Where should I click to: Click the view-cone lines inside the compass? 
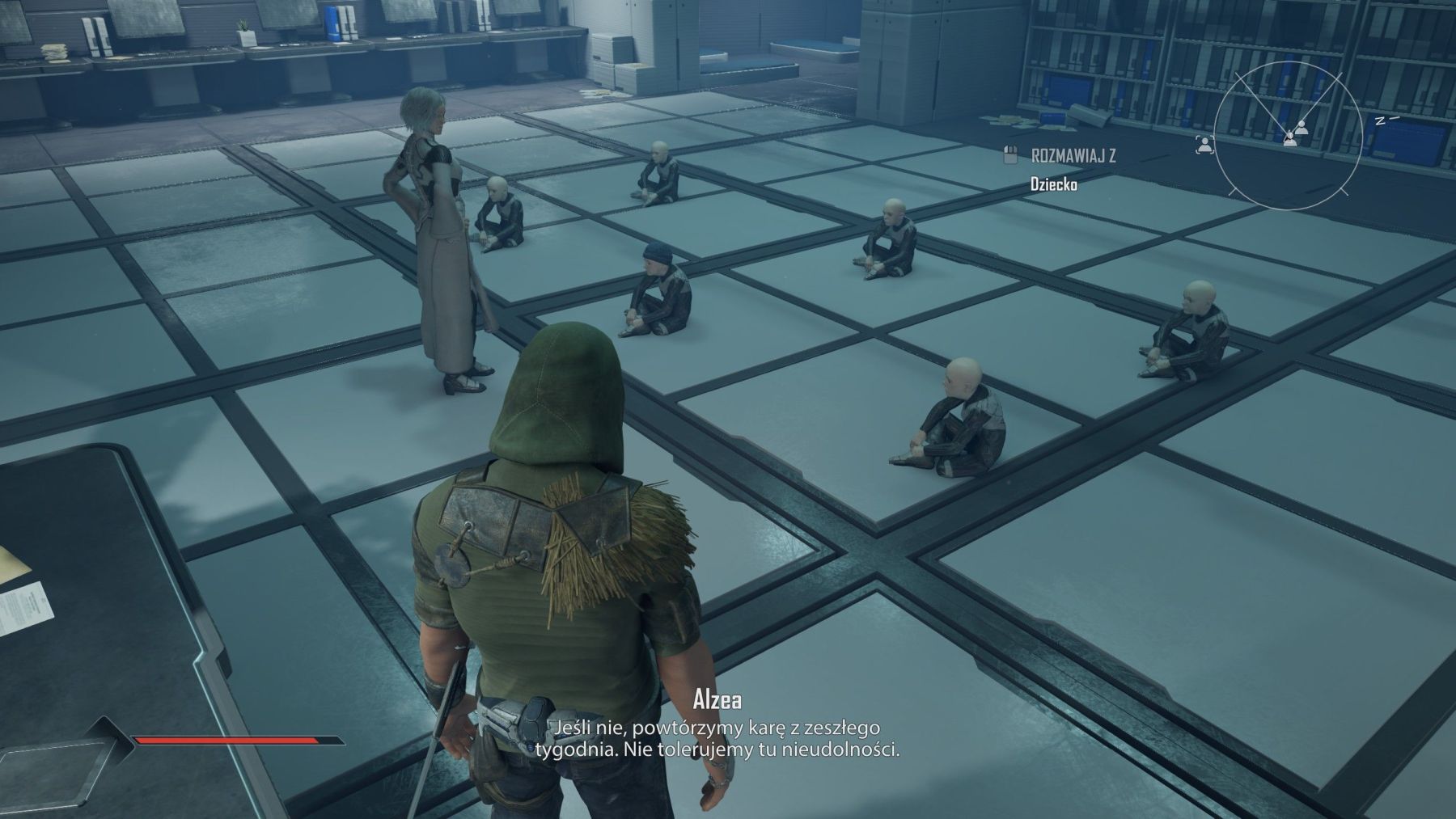click(x=1259, y=99)
